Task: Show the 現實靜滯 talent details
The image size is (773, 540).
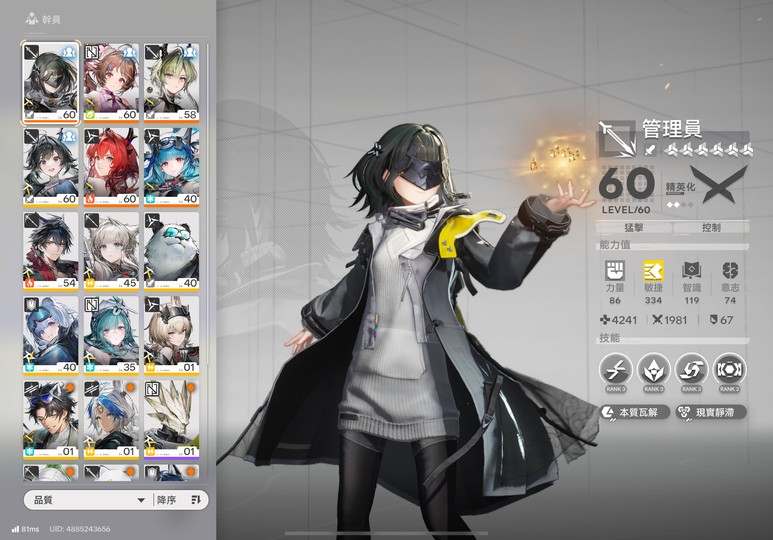Action: click(711, 412)
